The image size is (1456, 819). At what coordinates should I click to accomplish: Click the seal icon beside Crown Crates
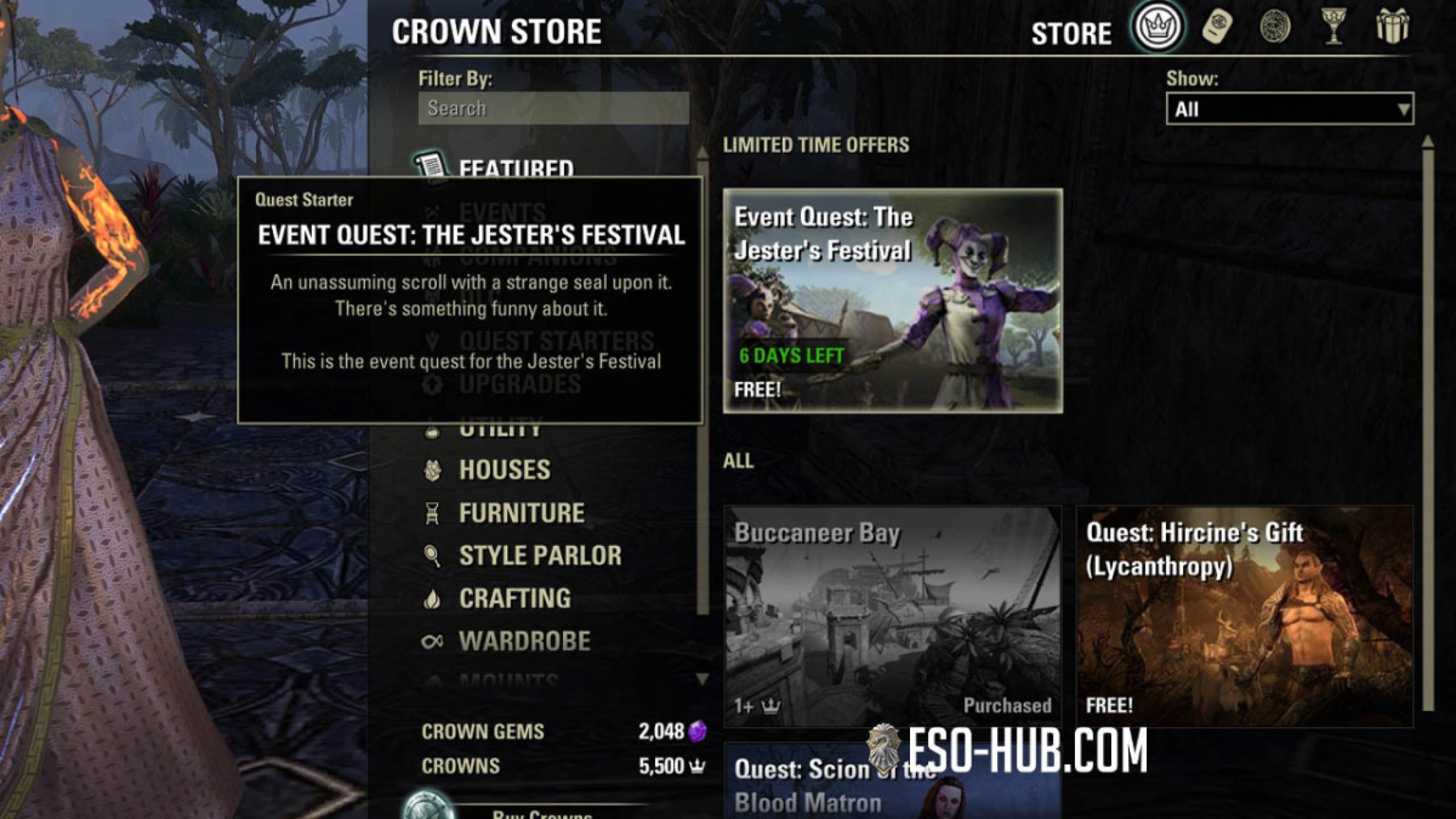[1275, 27]
